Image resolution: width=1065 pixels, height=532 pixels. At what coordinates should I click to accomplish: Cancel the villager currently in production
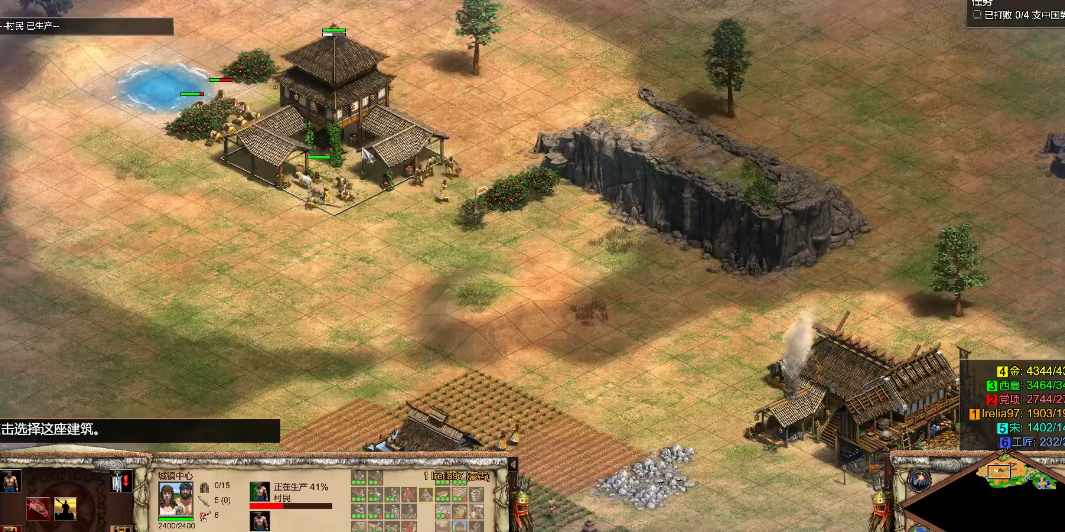(x=260, y=491)
